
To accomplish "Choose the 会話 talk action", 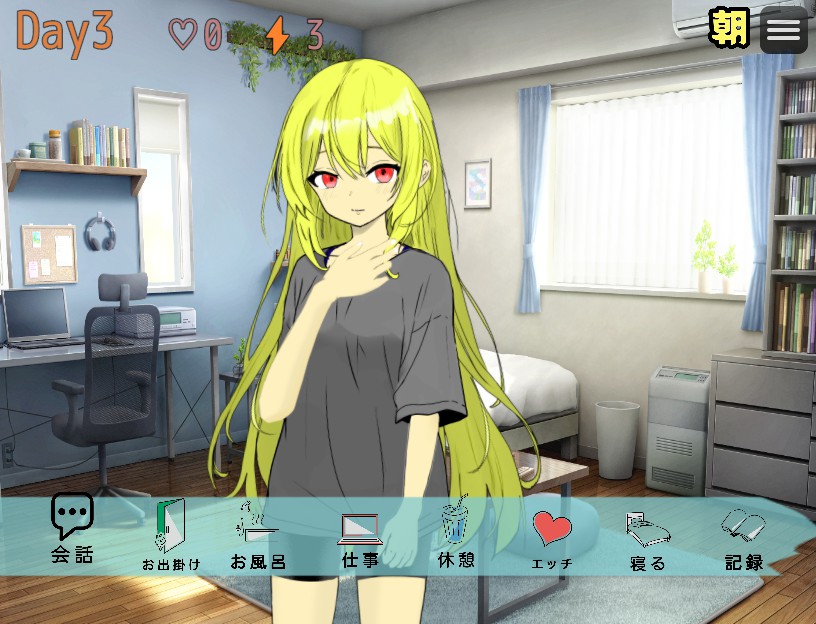I will (x=72, y=528).
